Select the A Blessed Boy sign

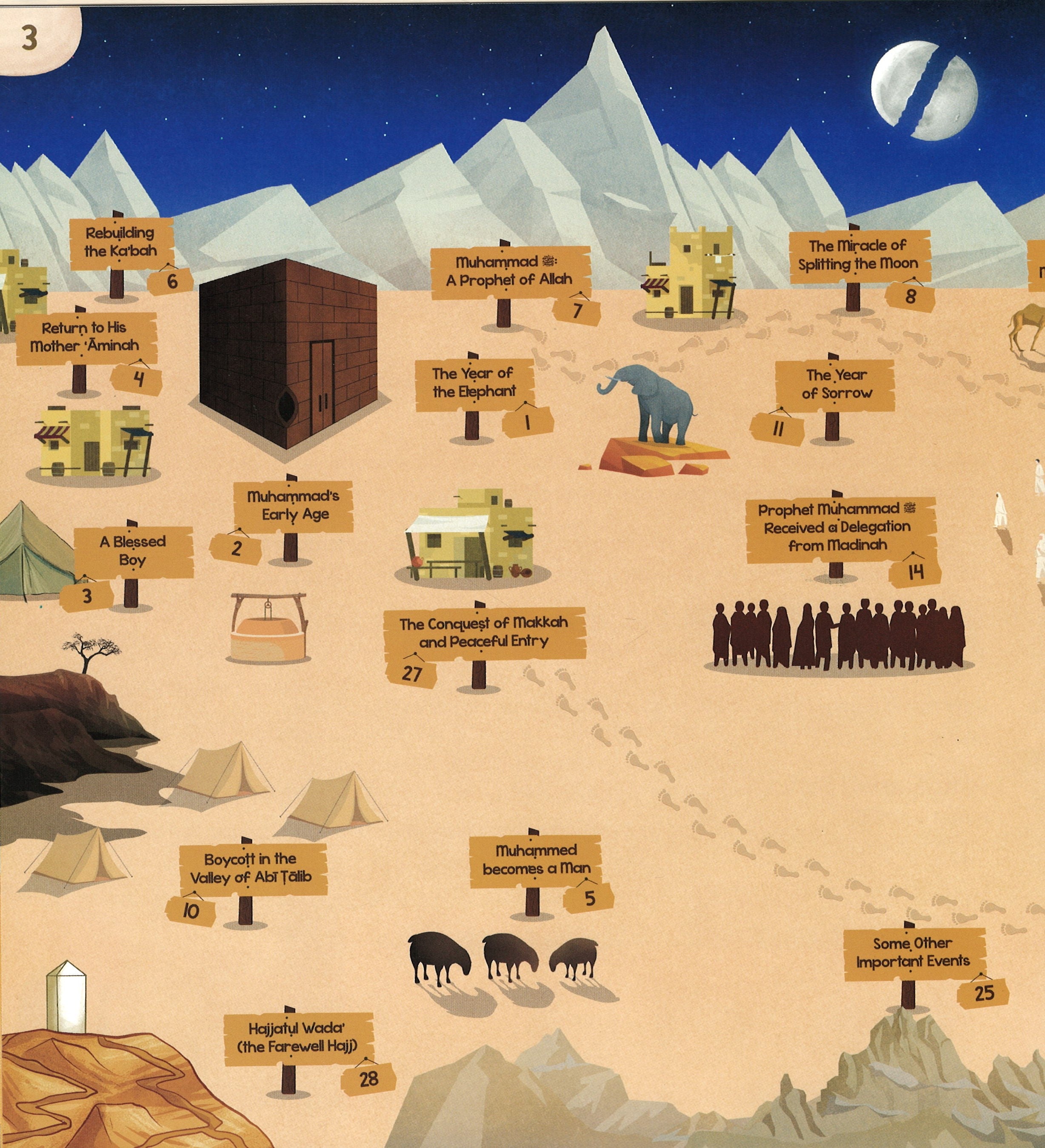[133, 551]
